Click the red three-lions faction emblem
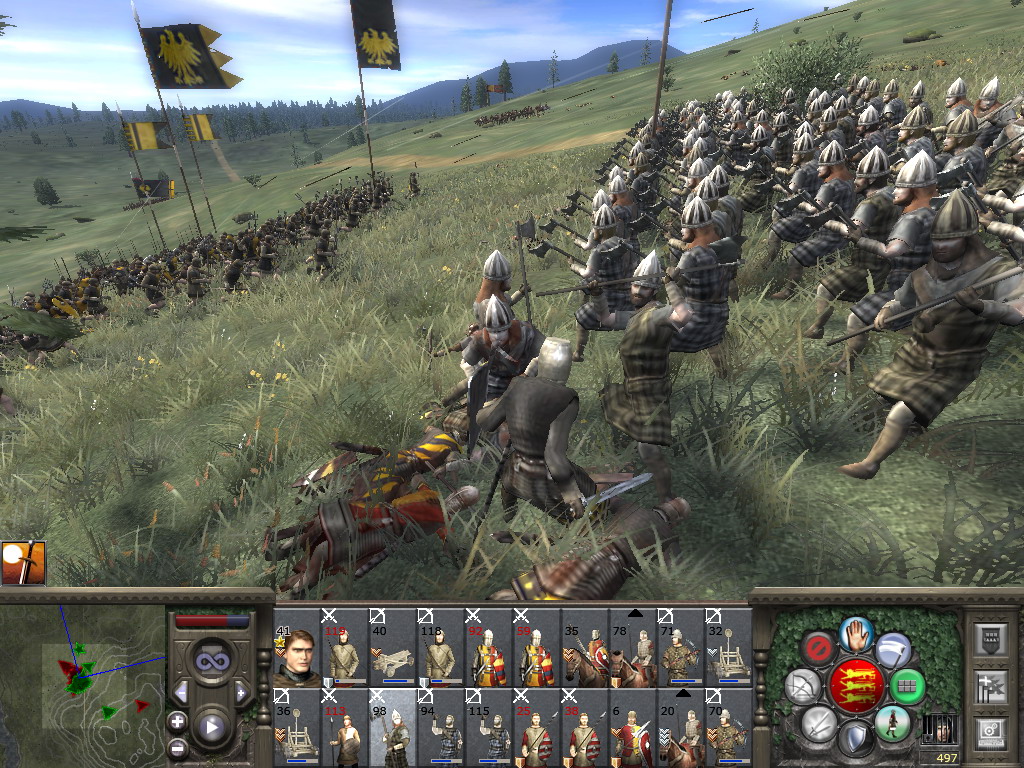 855,687
